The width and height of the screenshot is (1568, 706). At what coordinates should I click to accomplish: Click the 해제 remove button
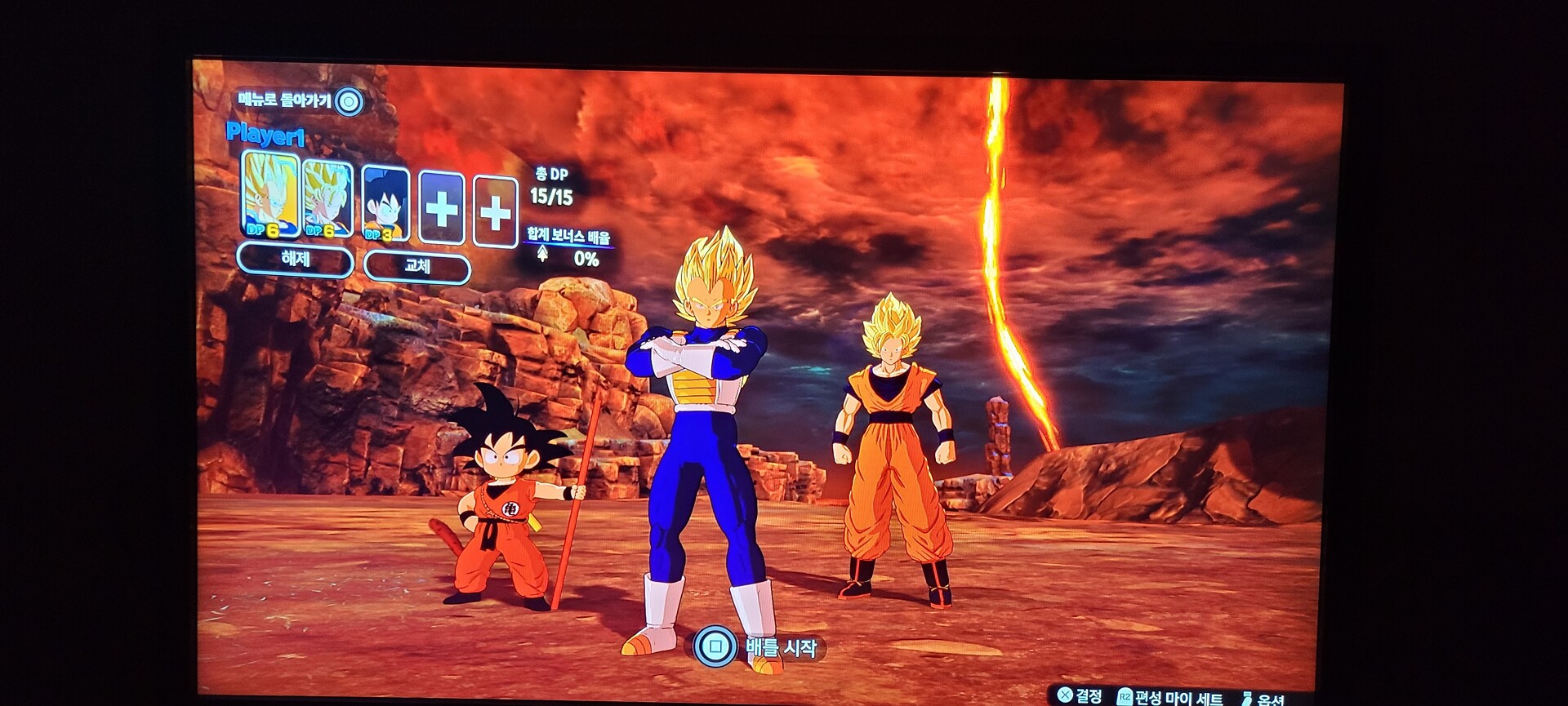[x=295, y=260]
